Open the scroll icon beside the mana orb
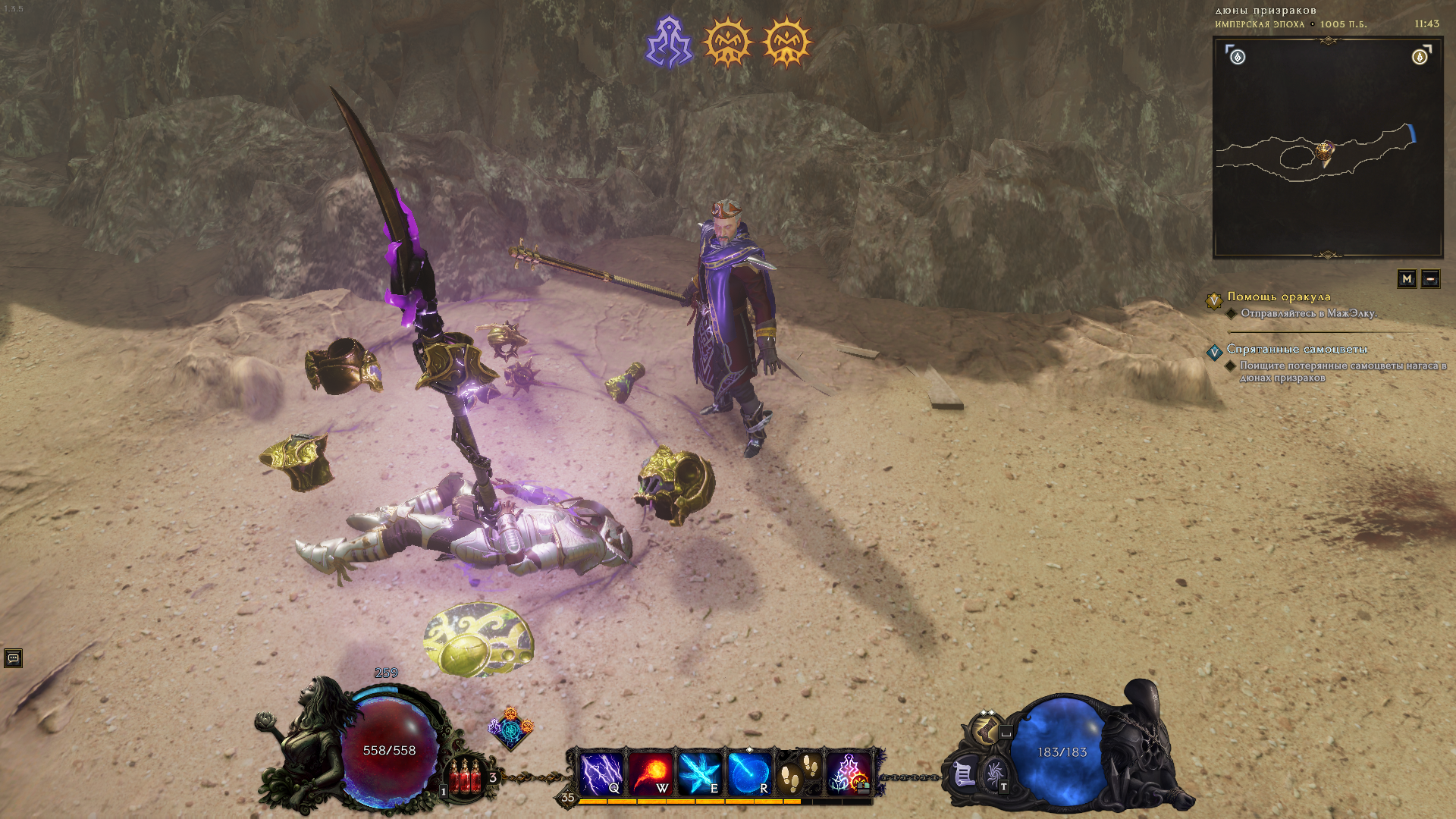1456x819 pixels. (x=963, y=775)
